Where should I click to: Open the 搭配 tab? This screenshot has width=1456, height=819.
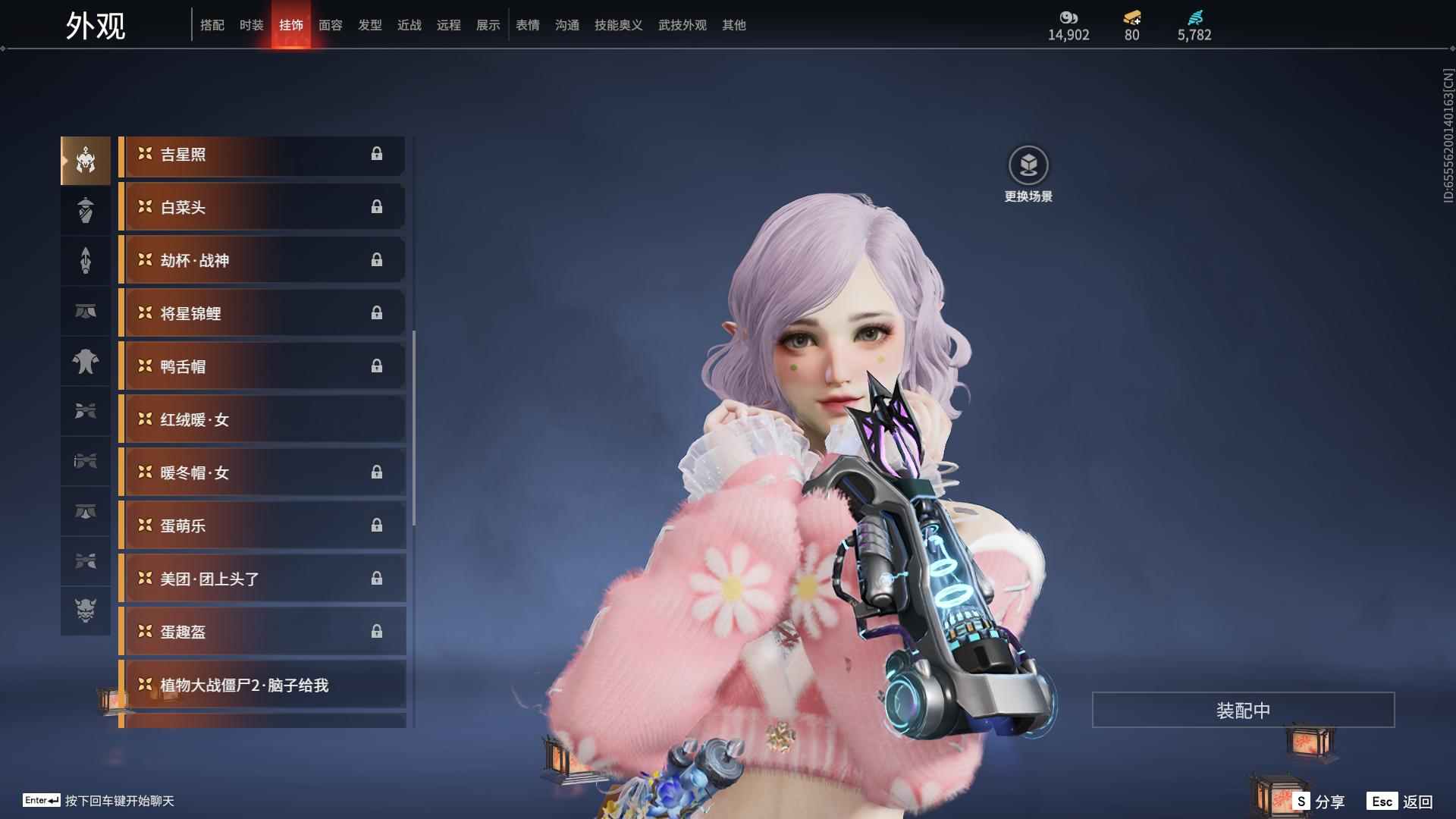[212, 25]
